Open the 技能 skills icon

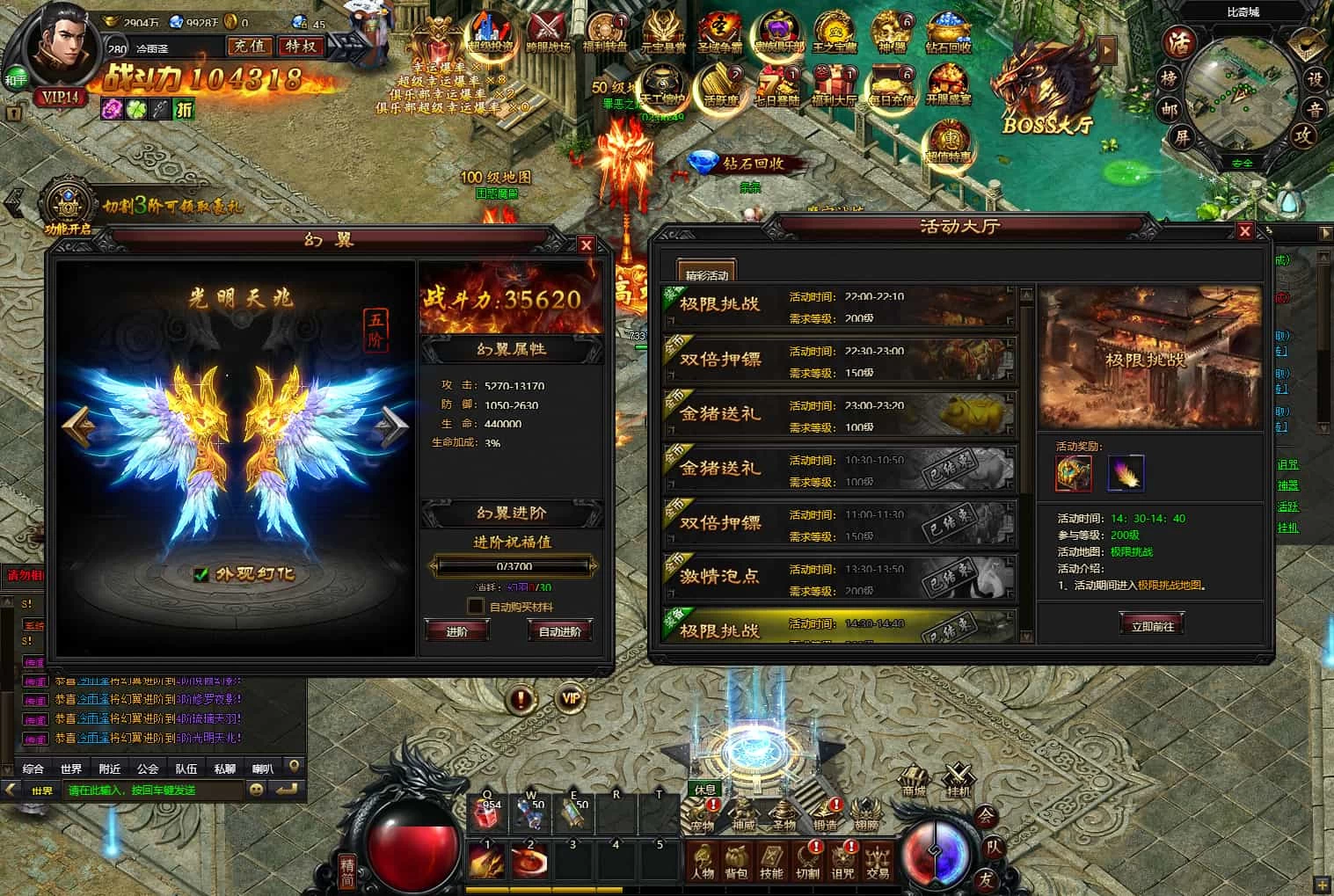[x=771, y=861]
